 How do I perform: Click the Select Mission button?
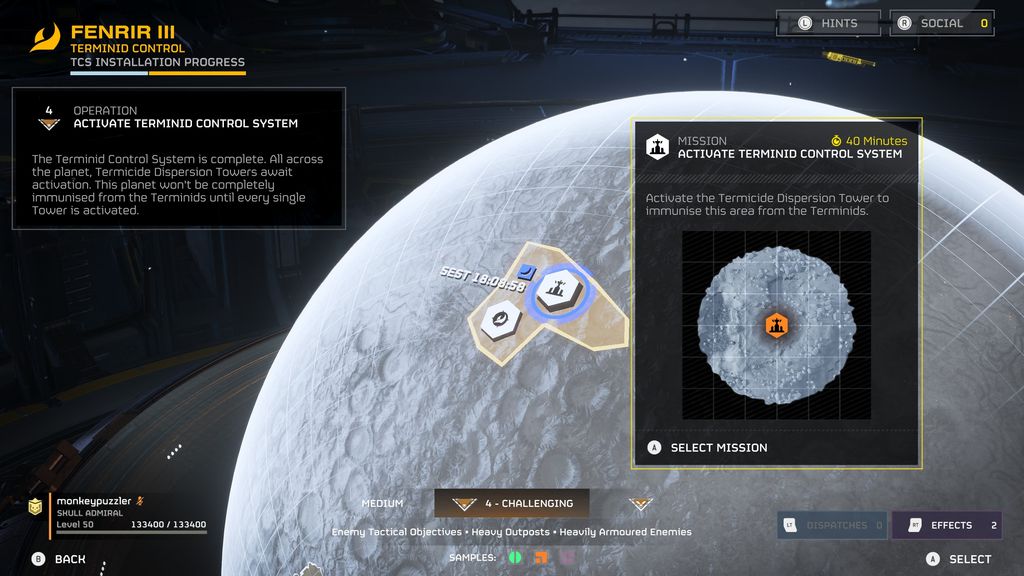click(x=718, y=448)
